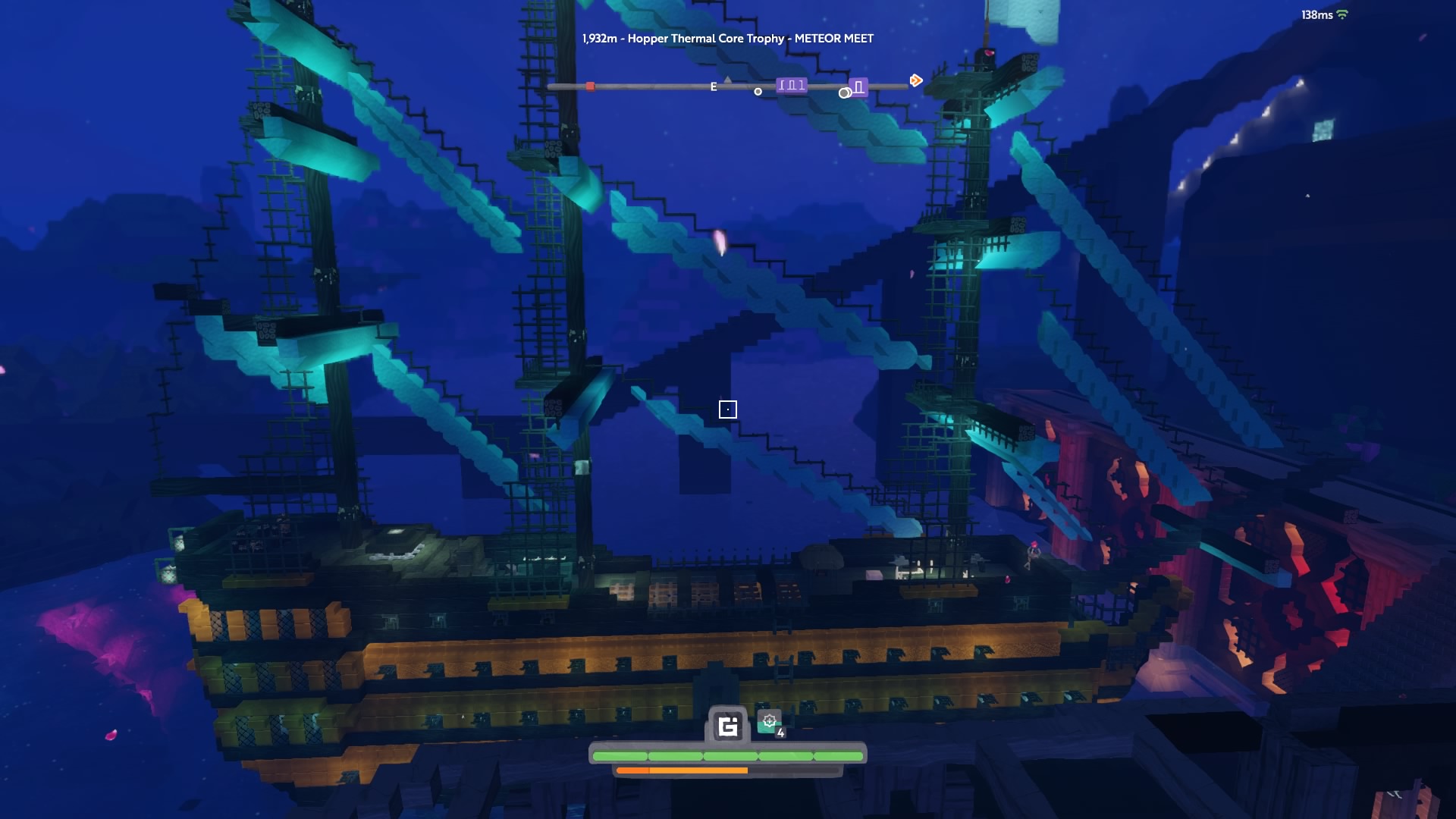This screenshot has height=819, width=1456.
Task: Click the orange arrow waypoint on the compass
Action: tap(916, 80)
